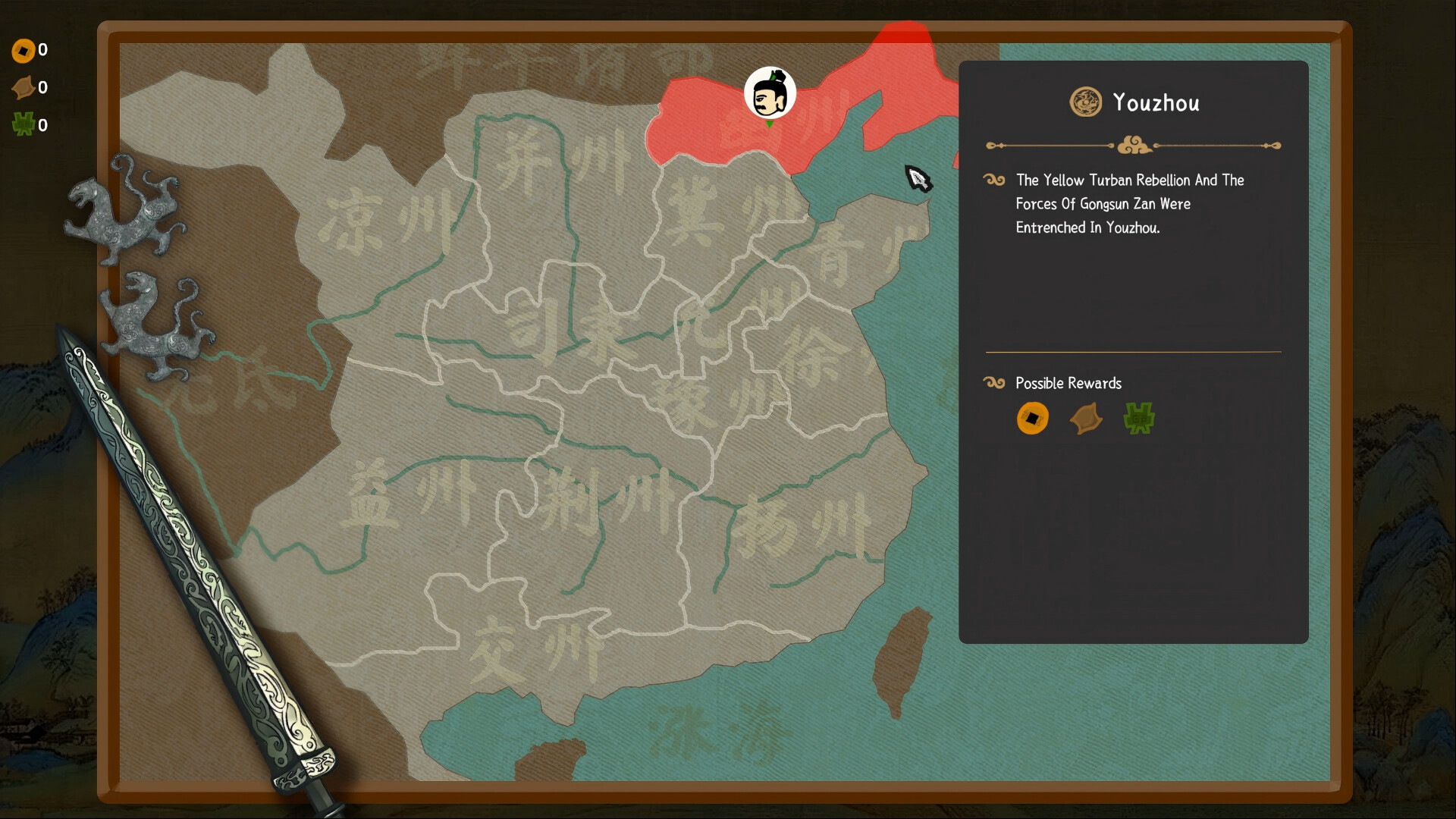The image size is (1456, 819).
Task: Click the divider line above Possible Rewards
Action: click(x=1133, y=351)
